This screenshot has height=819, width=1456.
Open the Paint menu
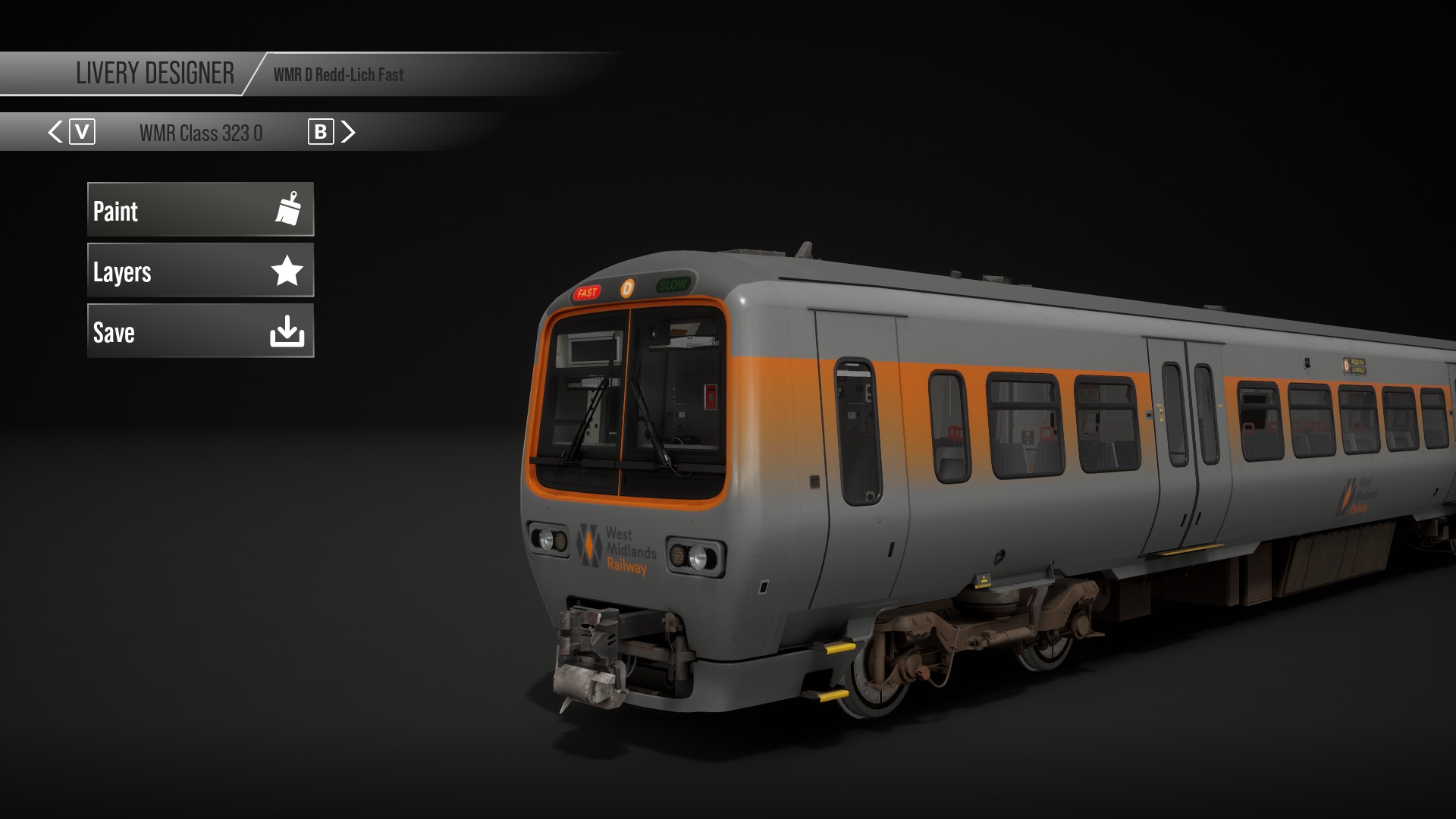(x=200, y=210)
